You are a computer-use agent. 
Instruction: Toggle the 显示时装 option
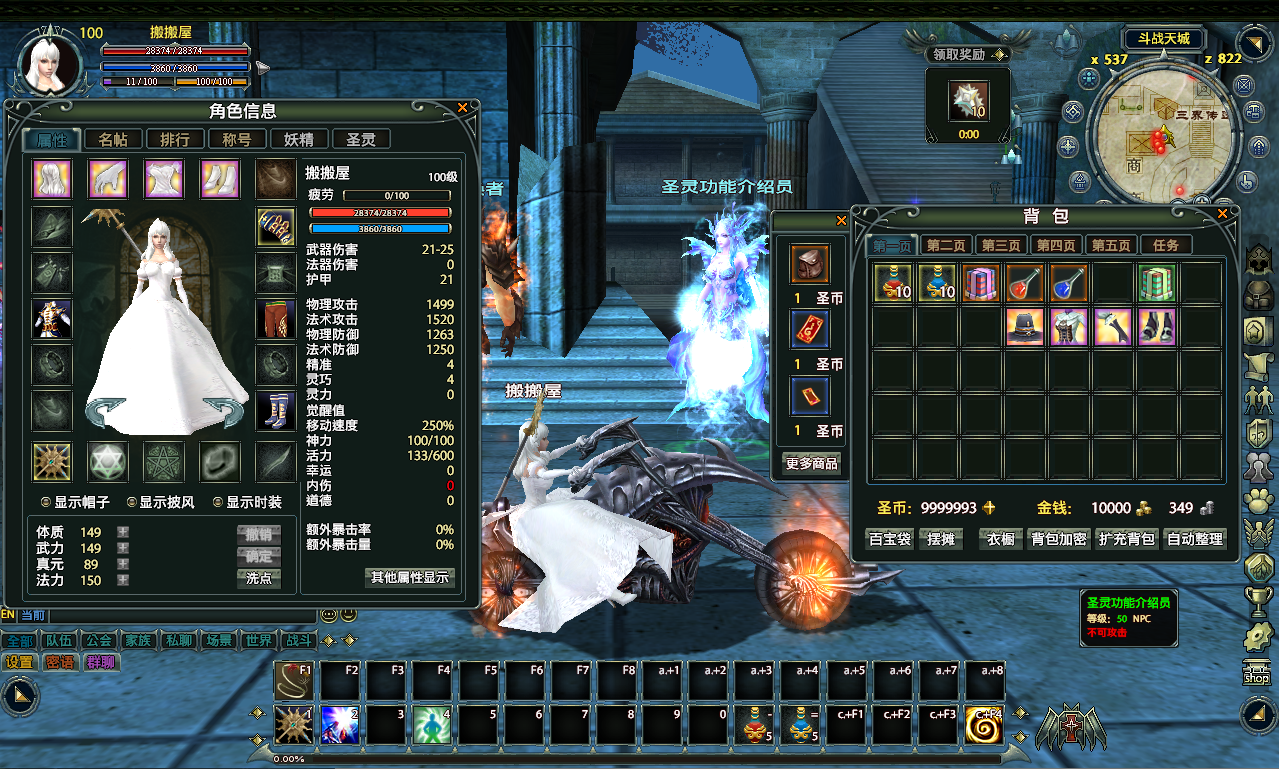tap(219, 502)
